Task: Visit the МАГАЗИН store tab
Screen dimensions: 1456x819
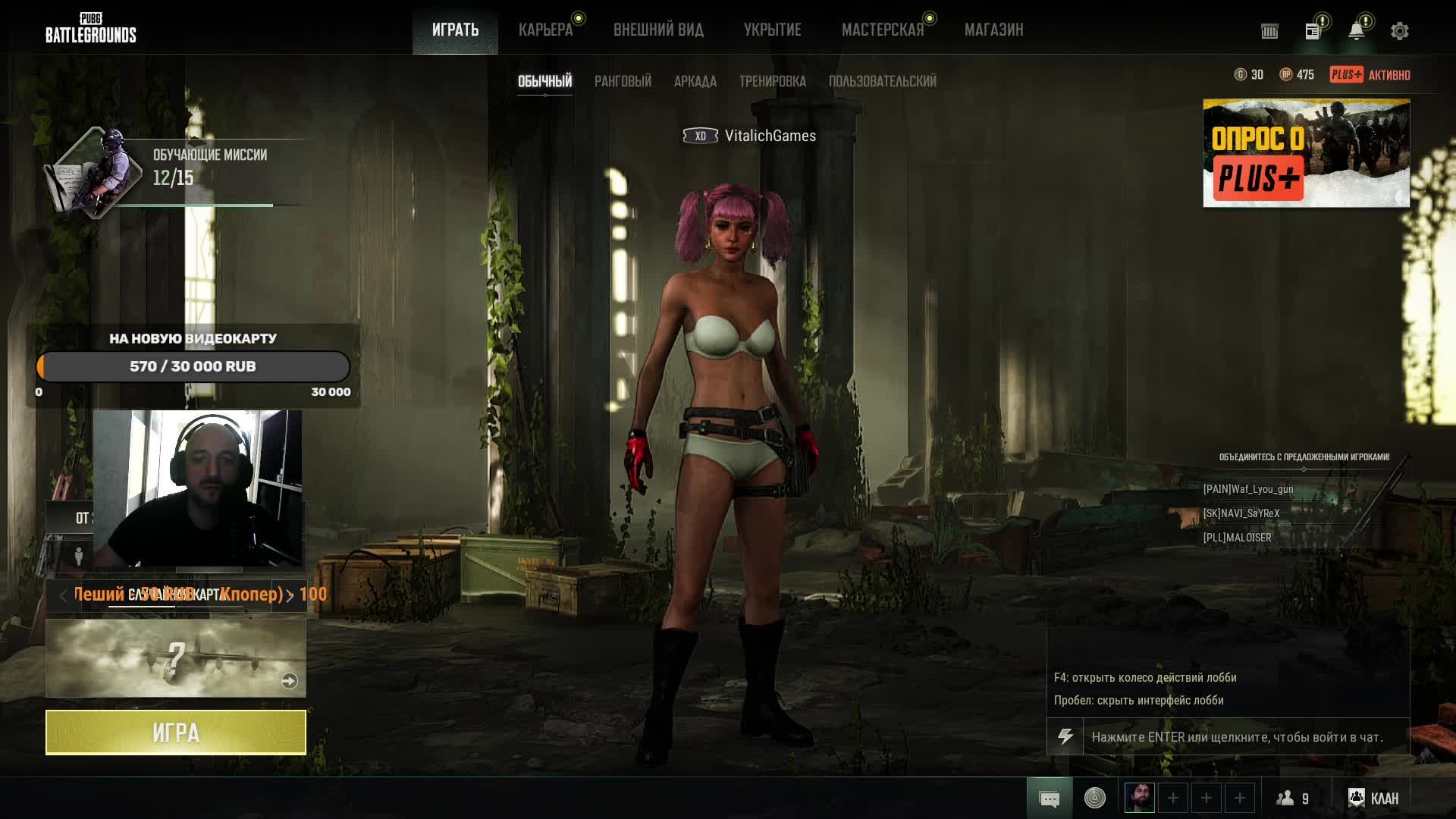Action: pos(993,30)
